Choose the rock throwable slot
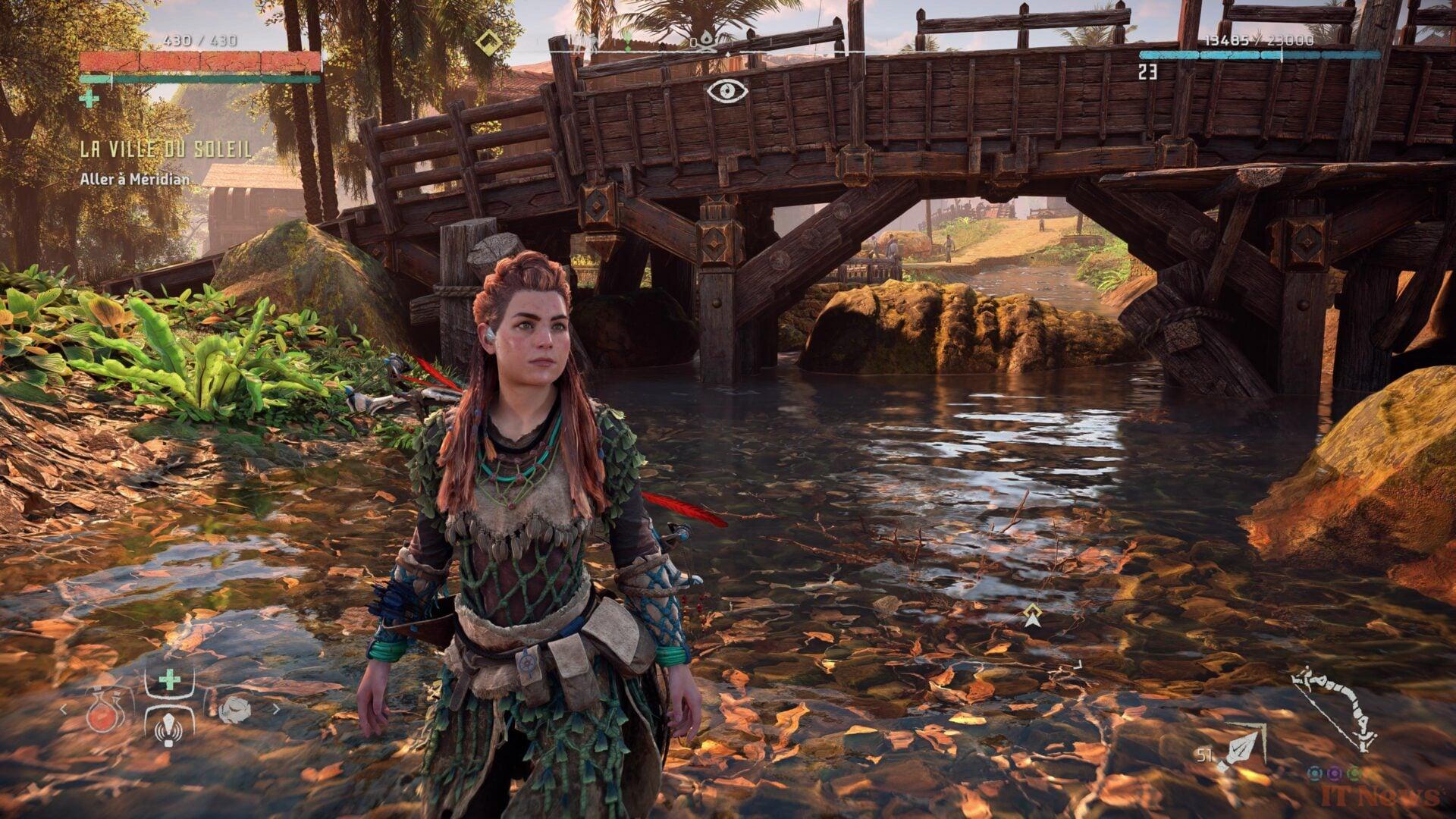Image resolution: width=1456 pixels, height=819 pixels. (234, 710)
